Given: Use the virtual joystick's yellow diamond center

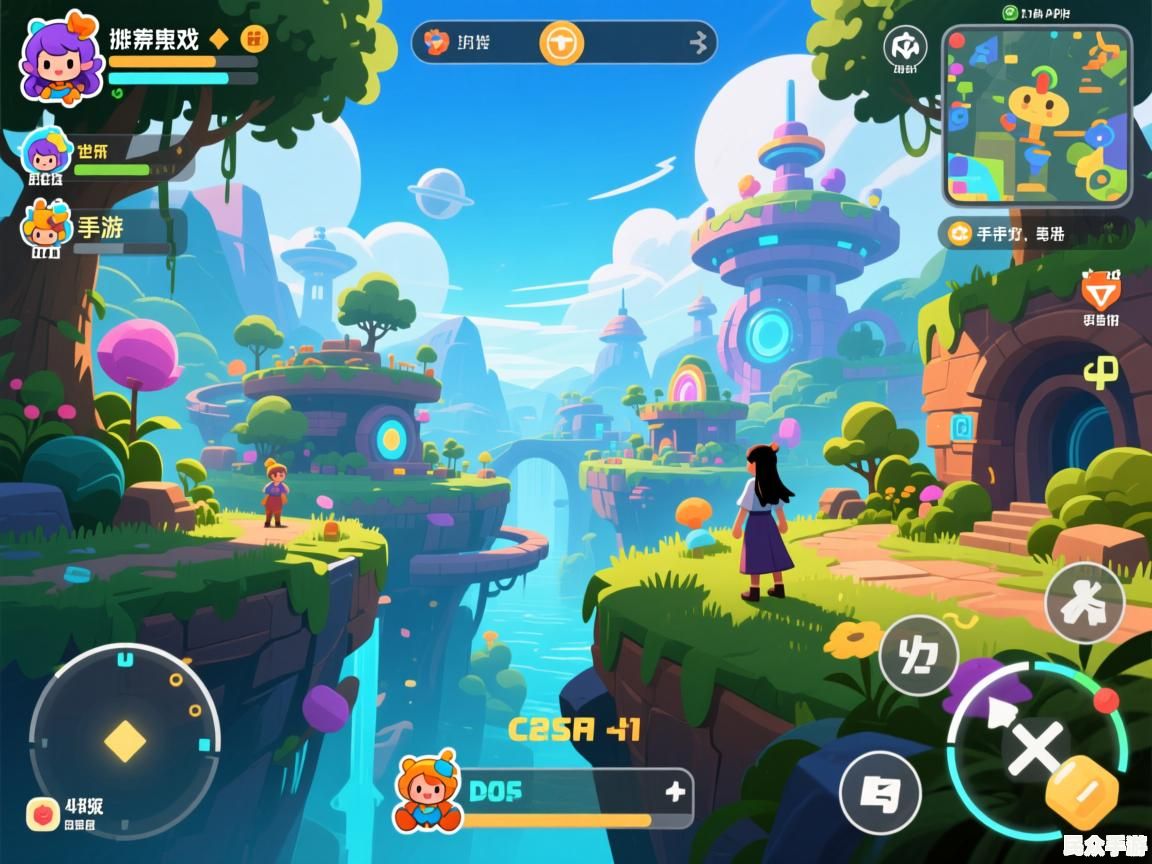Looking at the screenshot, I should [x=124, y=741].
